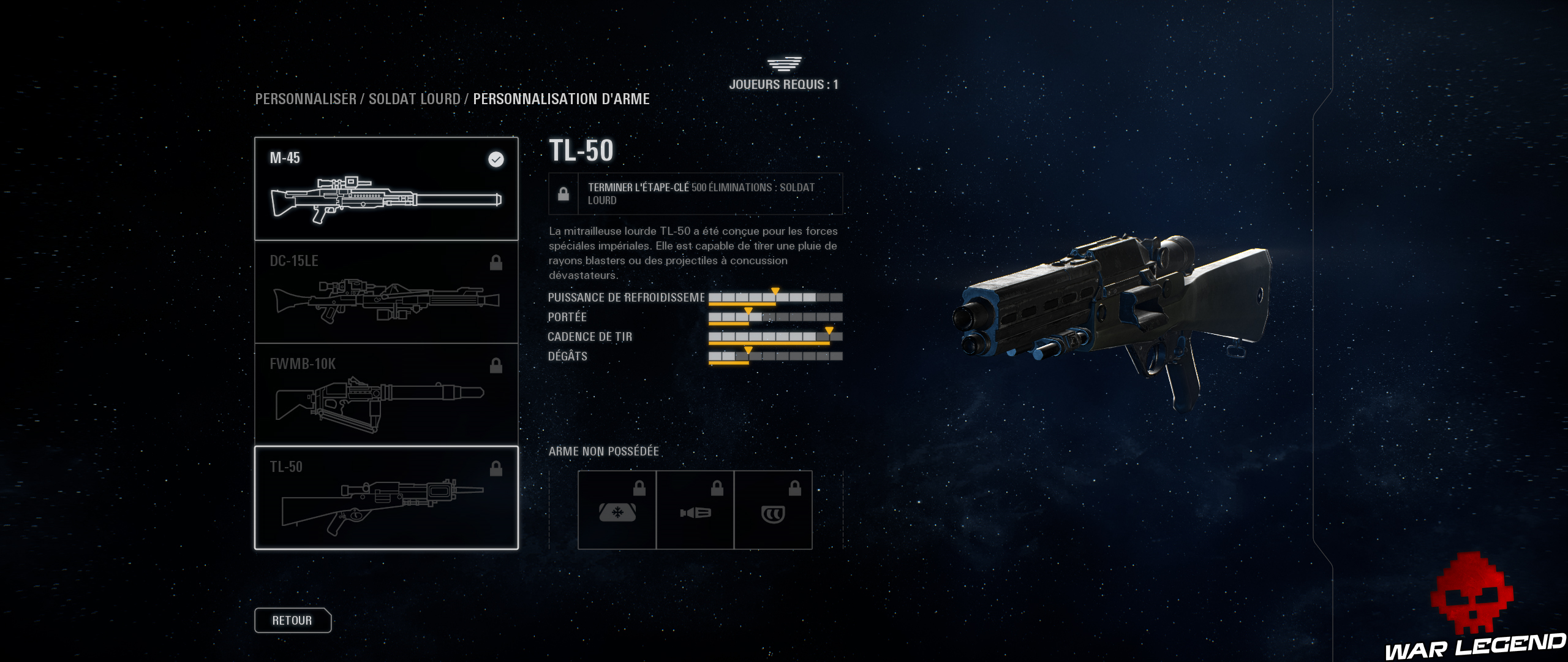Select the FWMB-10K weapon card

tap(386, 395)
